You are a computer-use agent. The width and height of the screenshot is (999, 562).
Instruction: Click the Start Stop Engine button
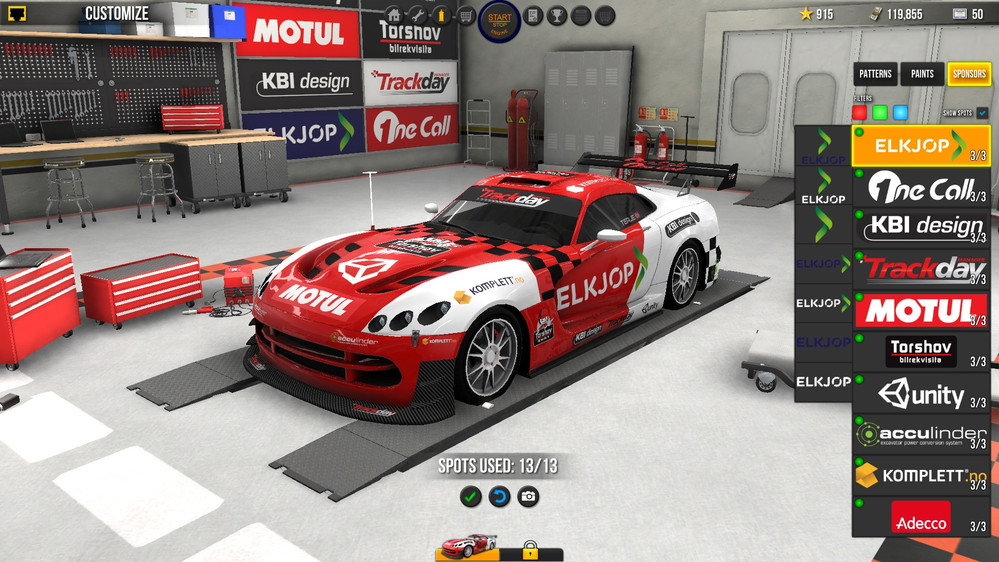click(x=499, y=21)
